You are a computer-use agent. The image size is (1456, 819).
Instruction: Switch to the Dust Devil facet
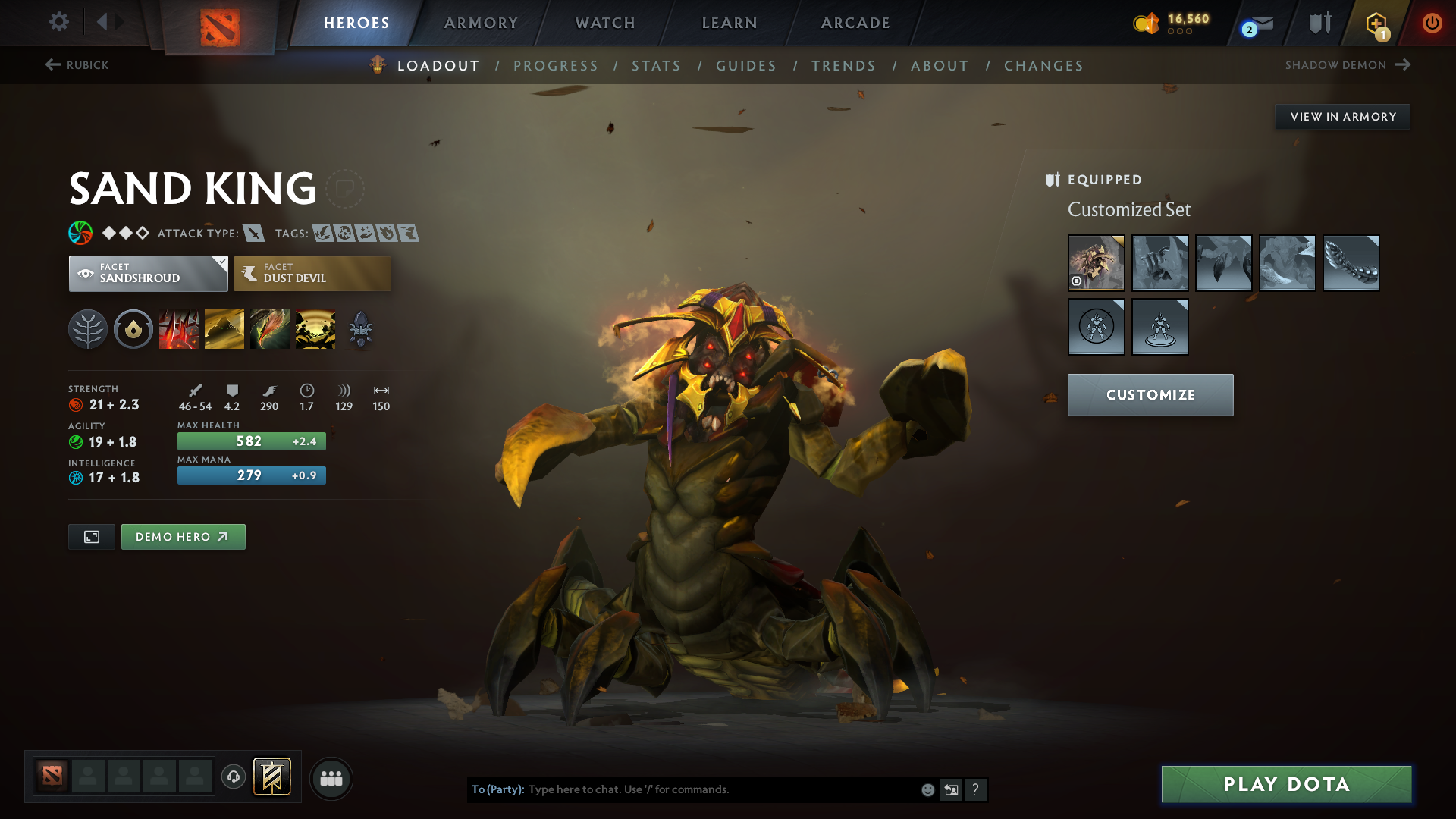click(312, 273)
